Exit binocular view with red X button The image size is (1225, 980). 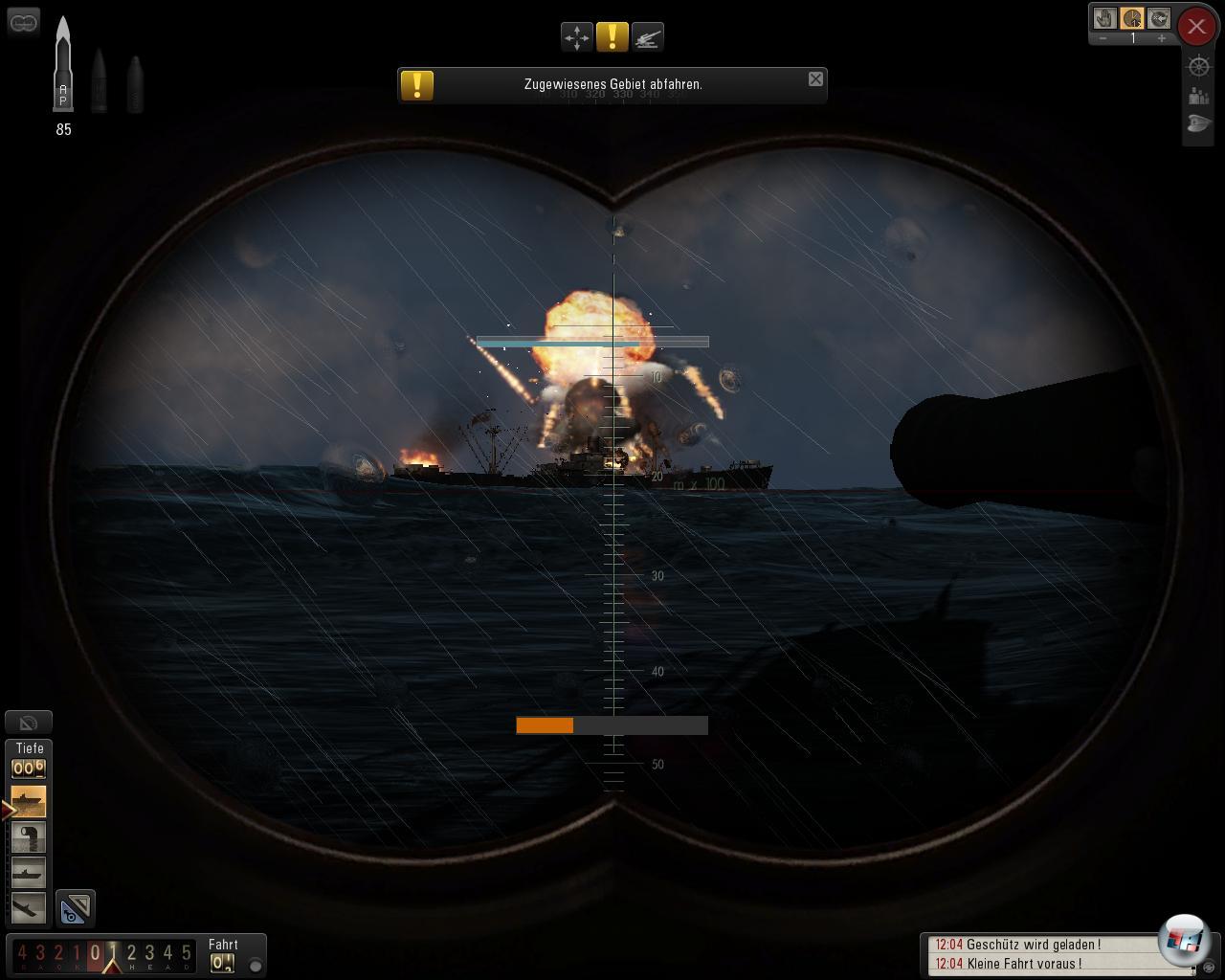pos(1196,27)
